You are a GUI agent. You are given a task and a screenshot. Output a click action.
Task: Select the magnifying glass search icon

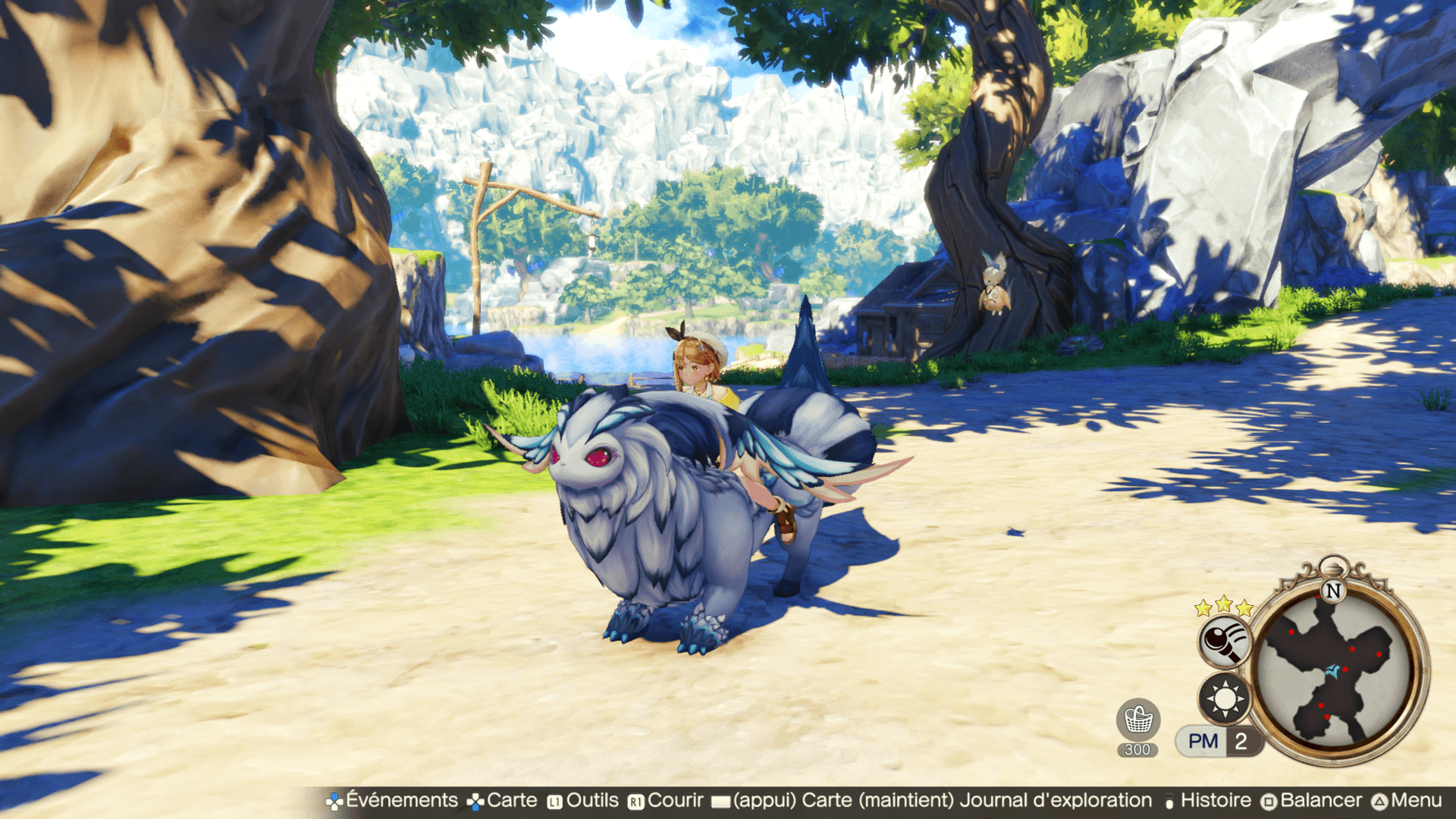[1223, 642]
